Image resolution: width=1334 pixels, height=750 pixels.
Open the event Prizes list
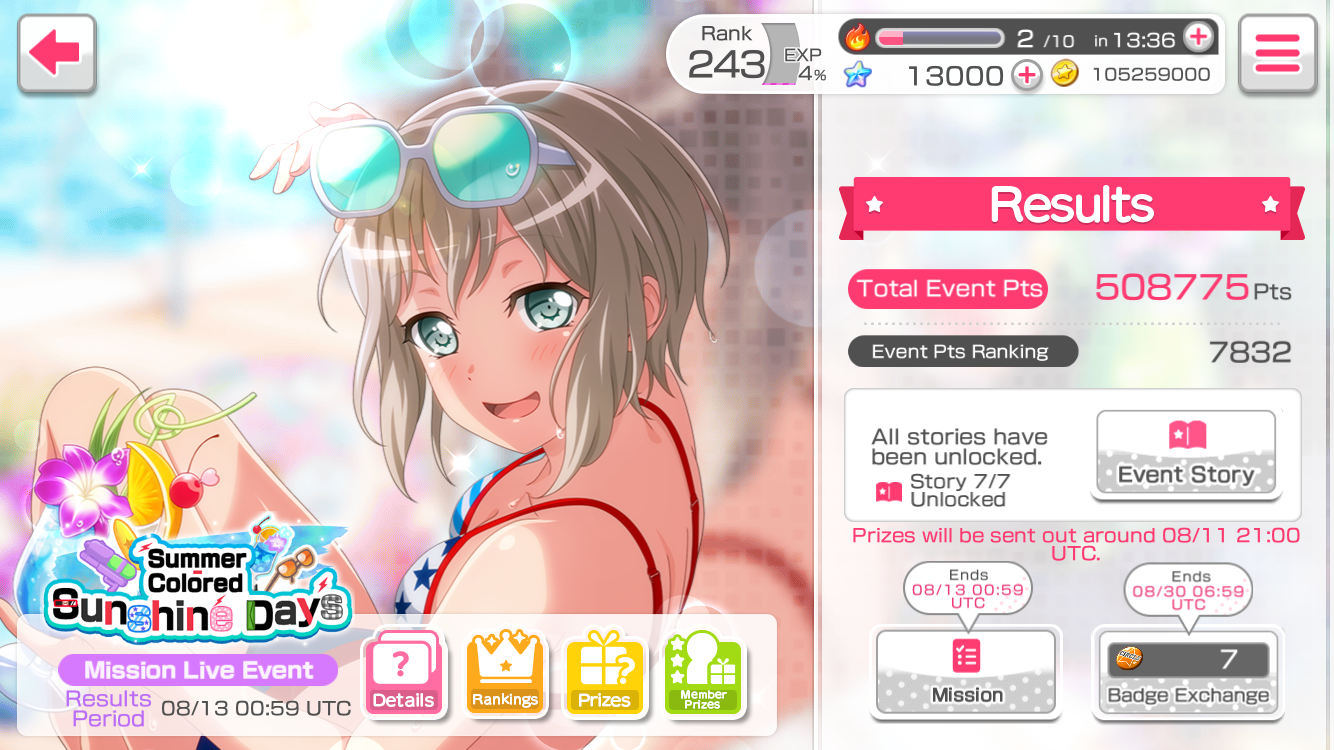click(604, 673)
